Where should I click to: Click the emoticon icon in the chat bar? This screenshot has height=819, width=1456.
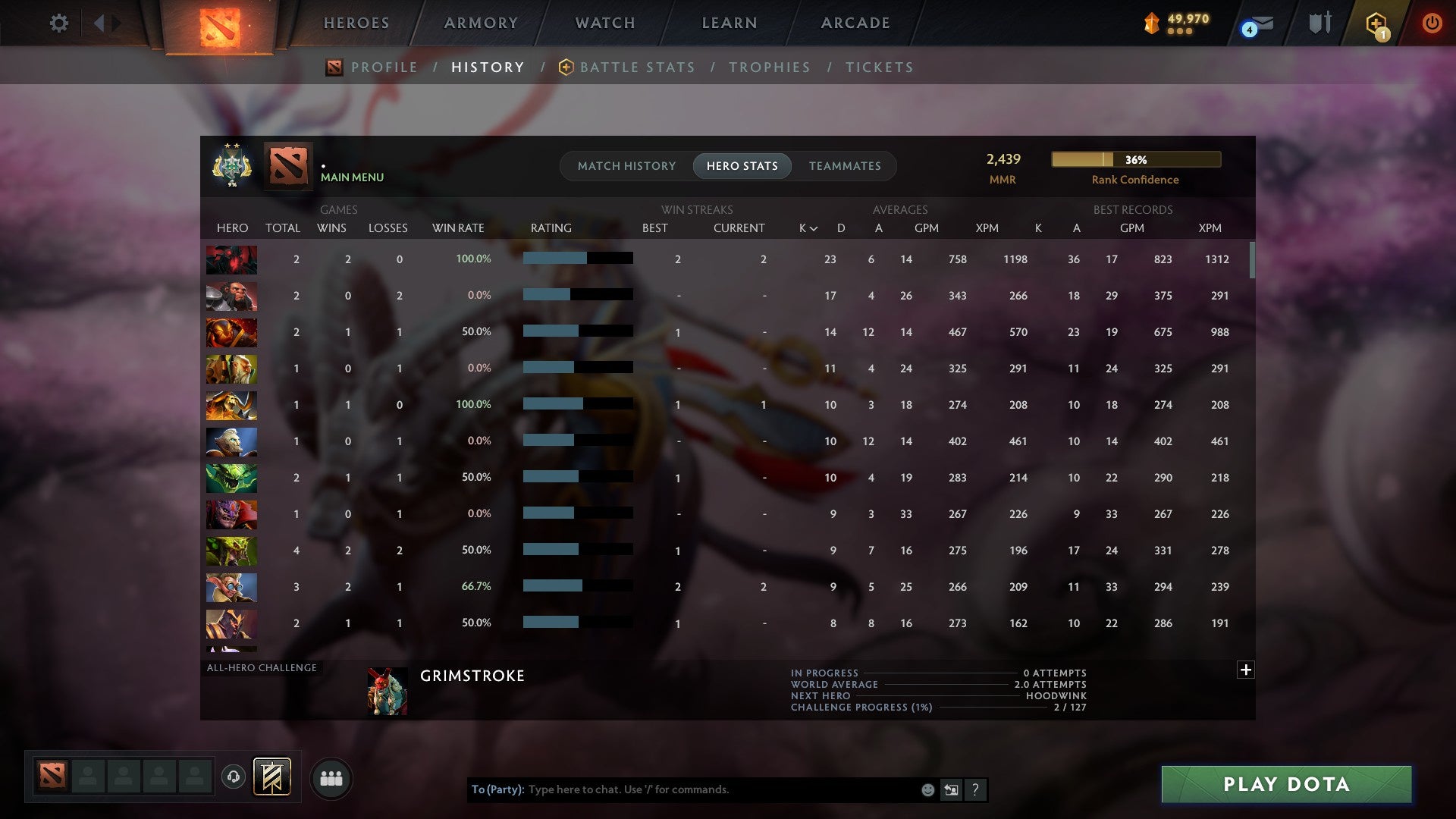(x=927, y=789)
